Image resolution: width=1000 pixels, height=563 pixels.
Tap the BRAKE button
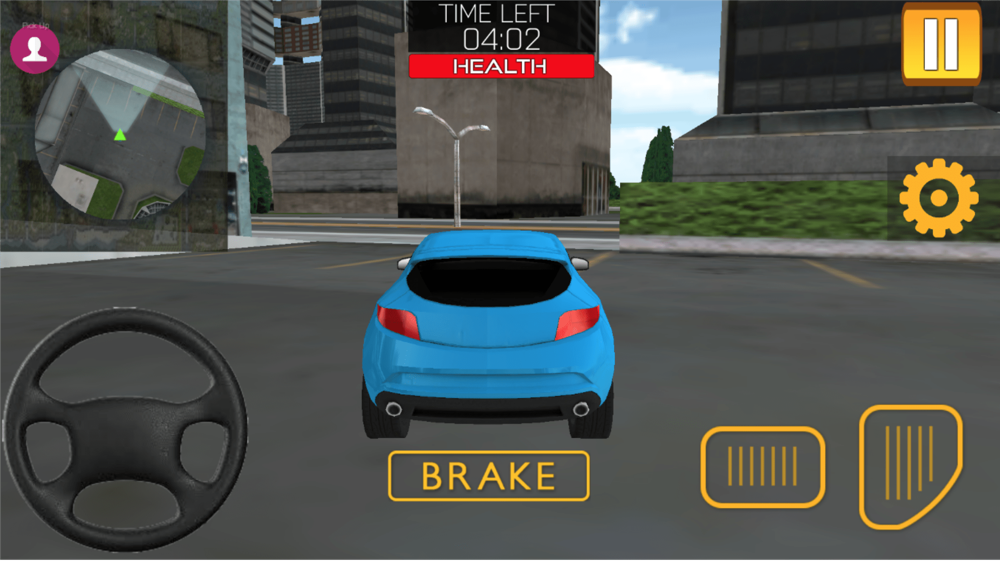pyautogui.click(x=489, y=476)
